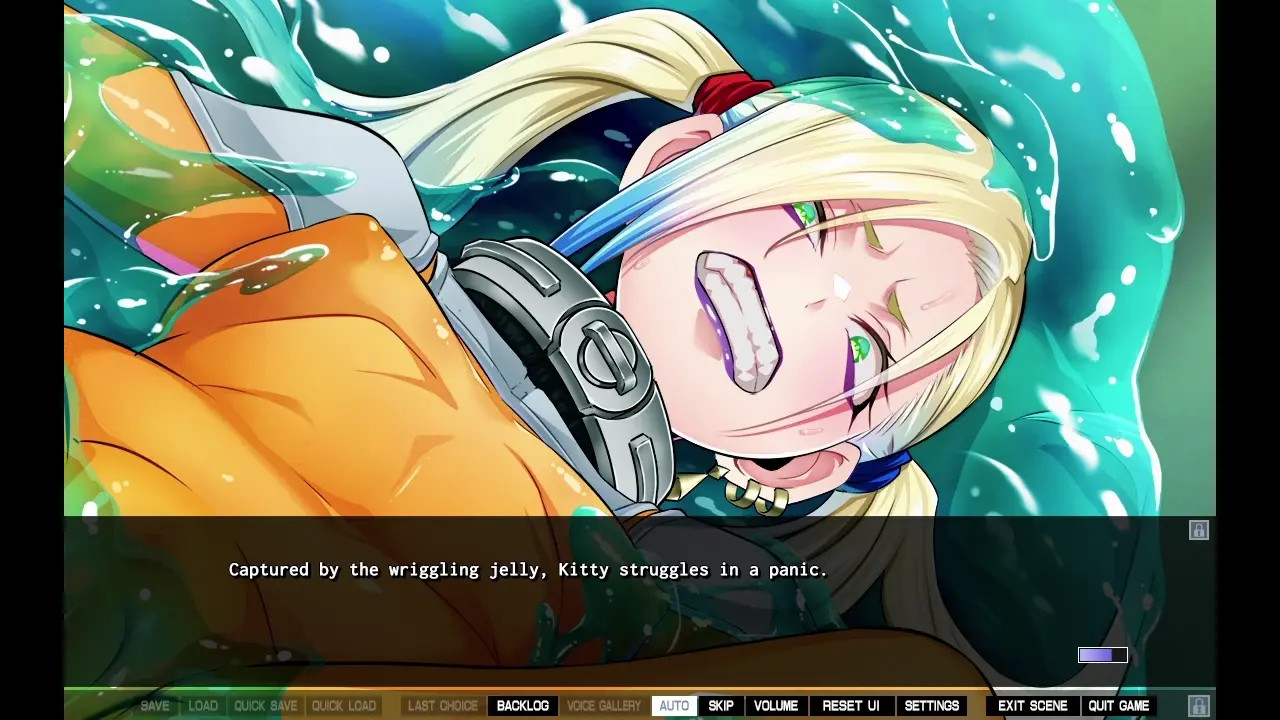This screenshot has width=1280, height=720.
Task: Toggle the lock icon on the dialogue box
Action: 1199,530
